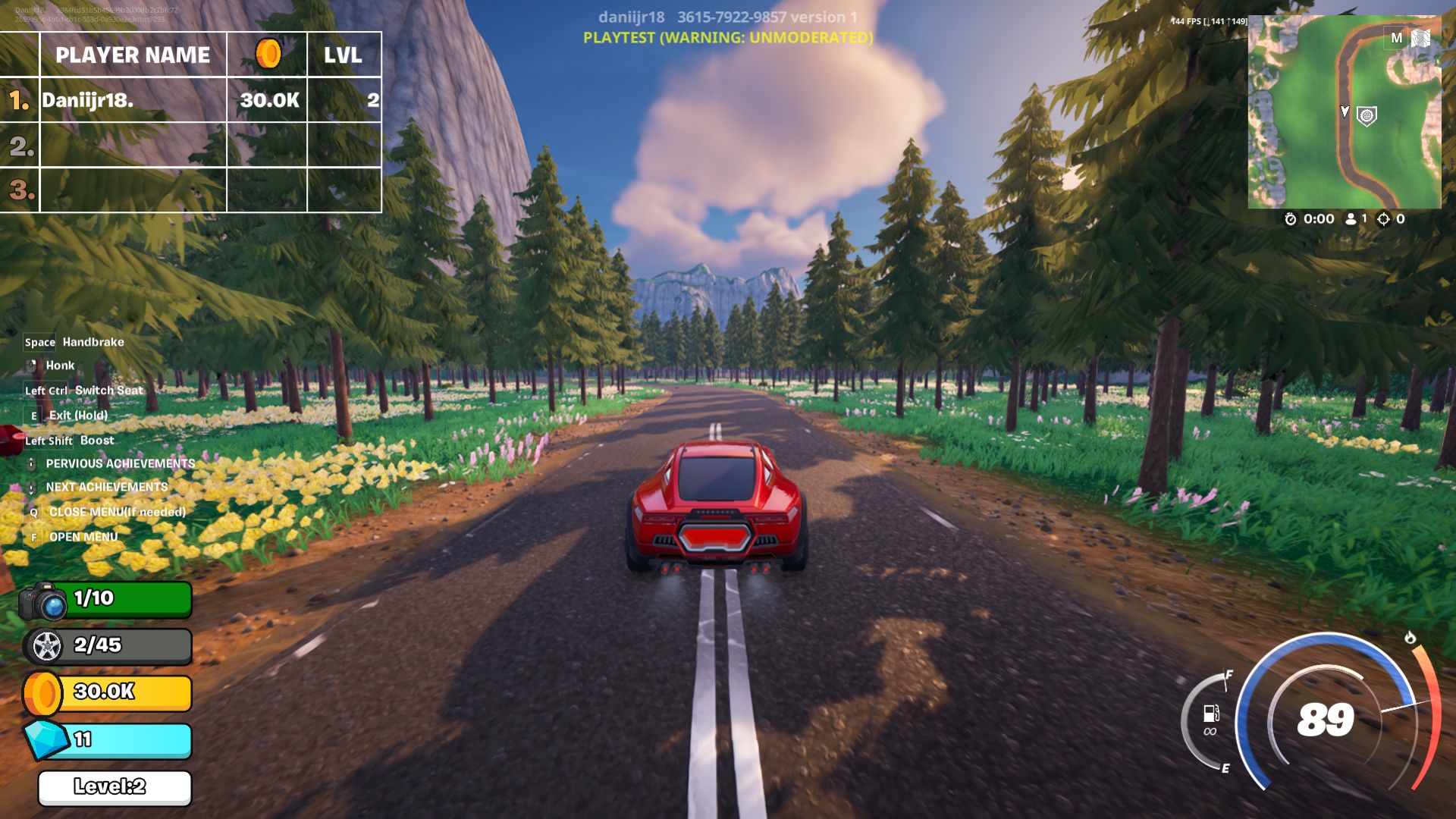Select the shield objective marker on the minimap

(x=1367, y=116)
